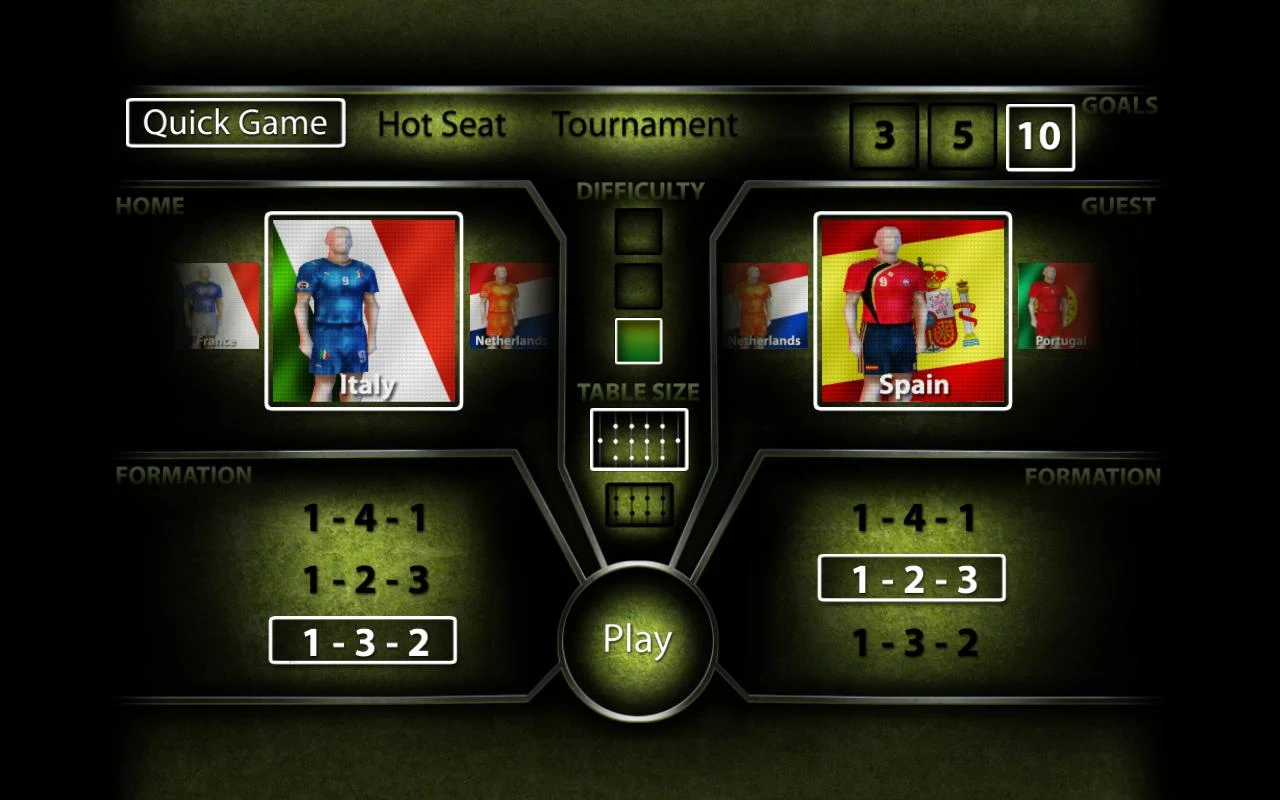
Task: Open the Tournament mode
Action: click(644, 124)
